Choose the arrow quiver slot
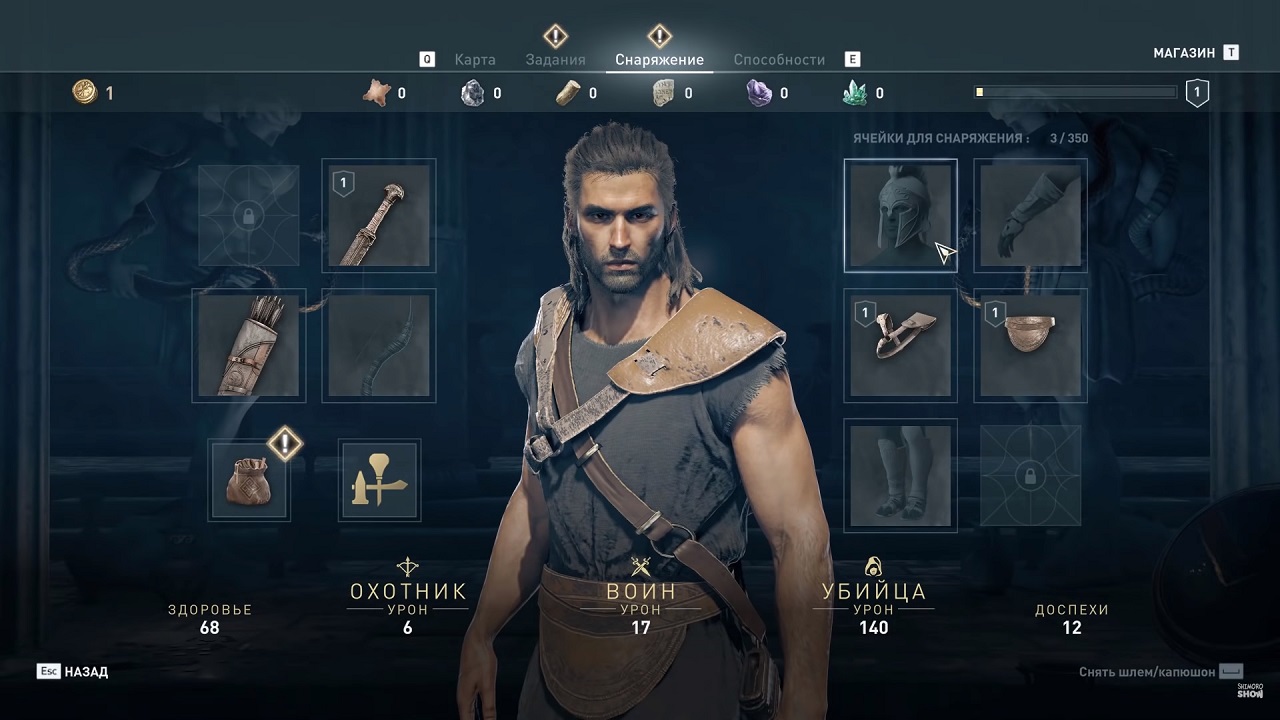Image resolution: width=1280 pixels, height=720 pixels. (x=249, y=345)
